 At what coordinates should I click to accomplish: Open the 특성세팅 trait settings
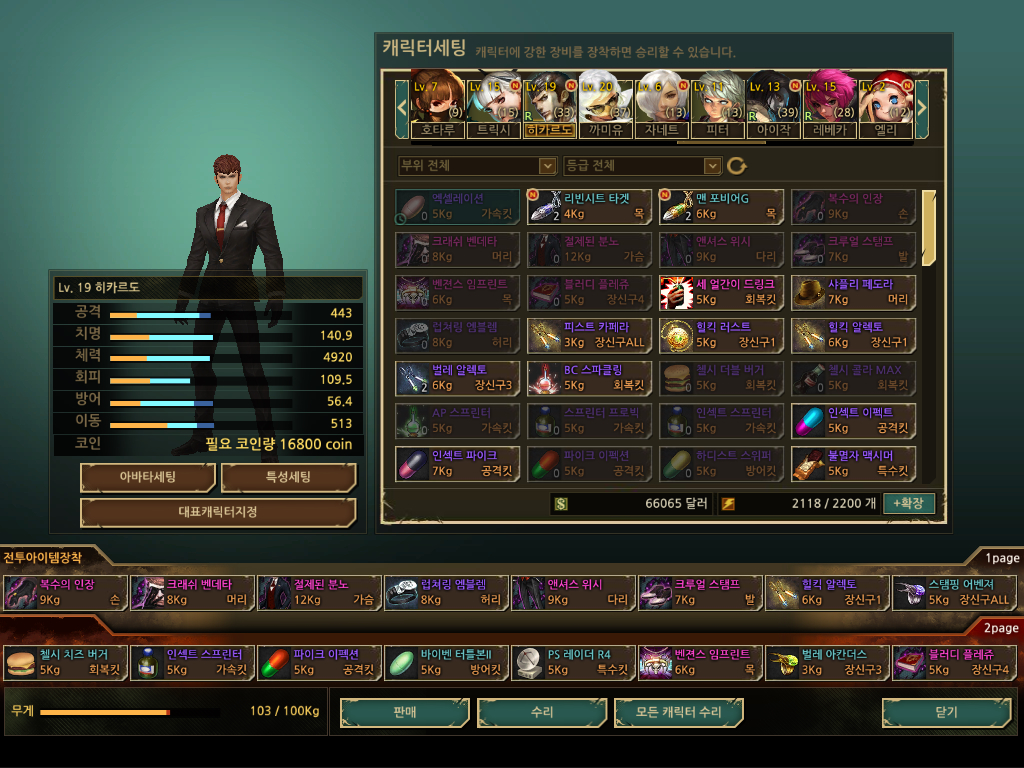(x=288, y=478)
